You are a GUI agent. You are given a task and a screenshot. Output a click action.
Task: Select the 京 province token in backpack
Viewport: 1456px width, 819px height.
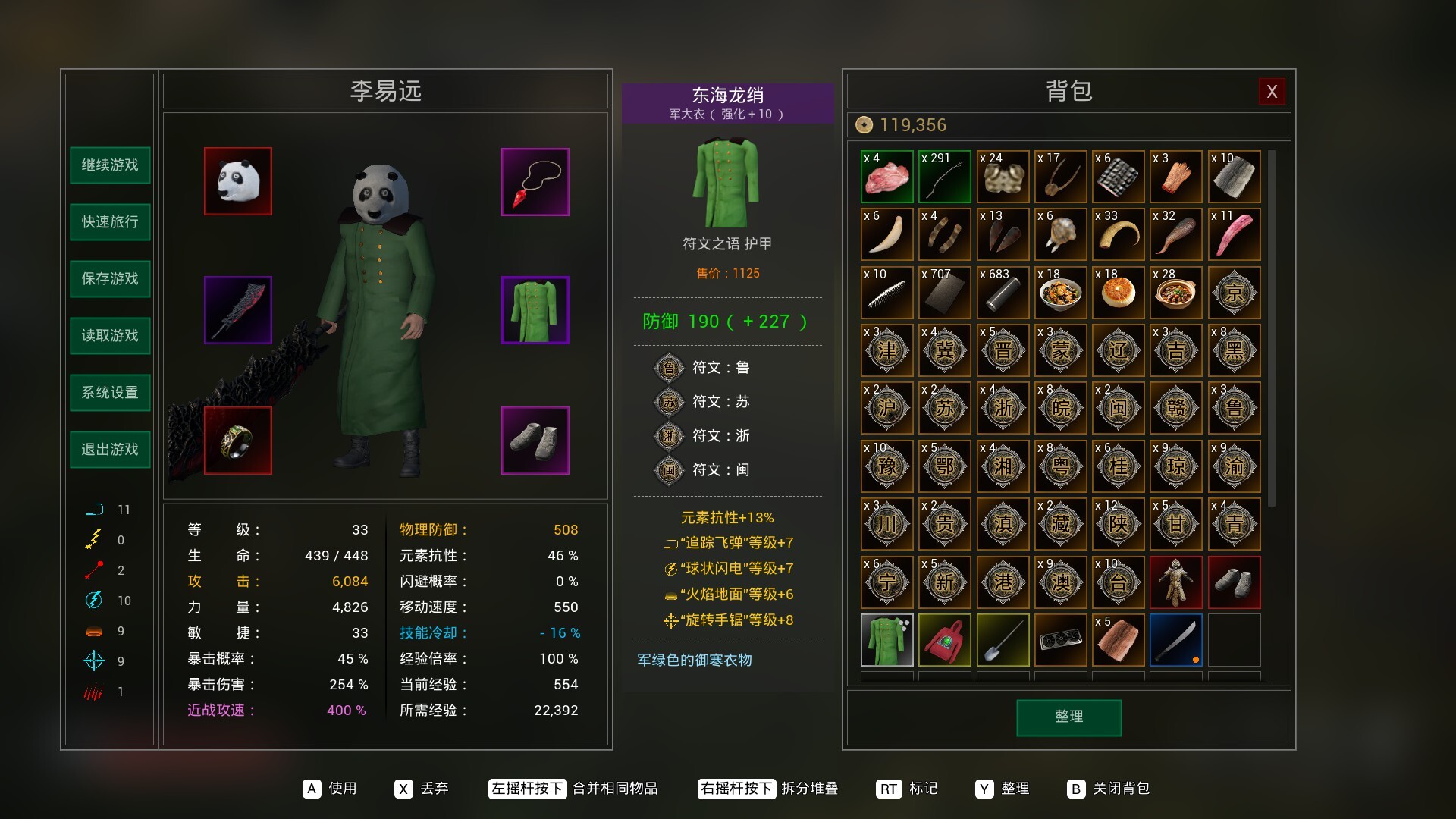1234,293
